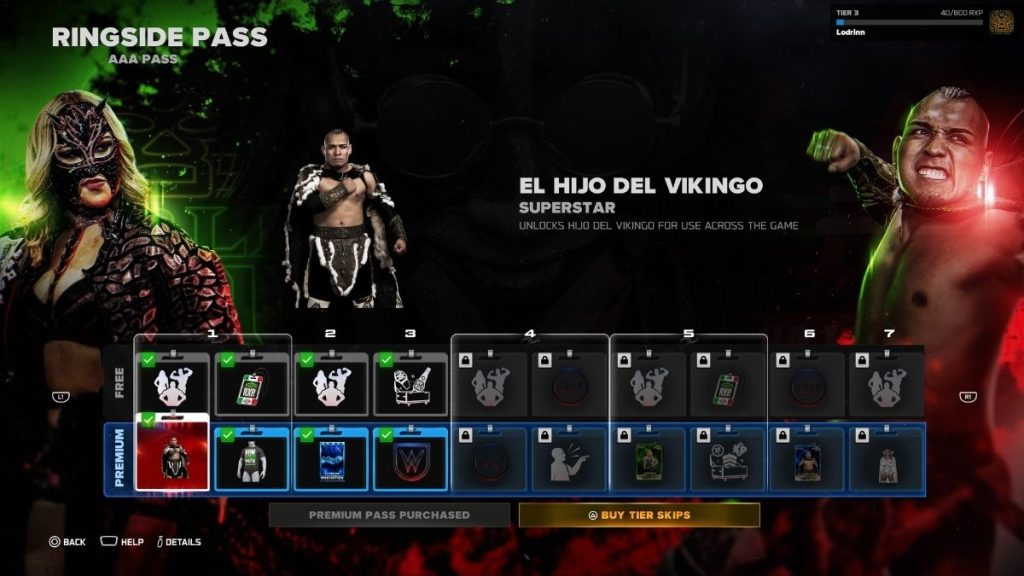
Task: Select the locked taunting man silhouette reward
Action: coord(568,460)
